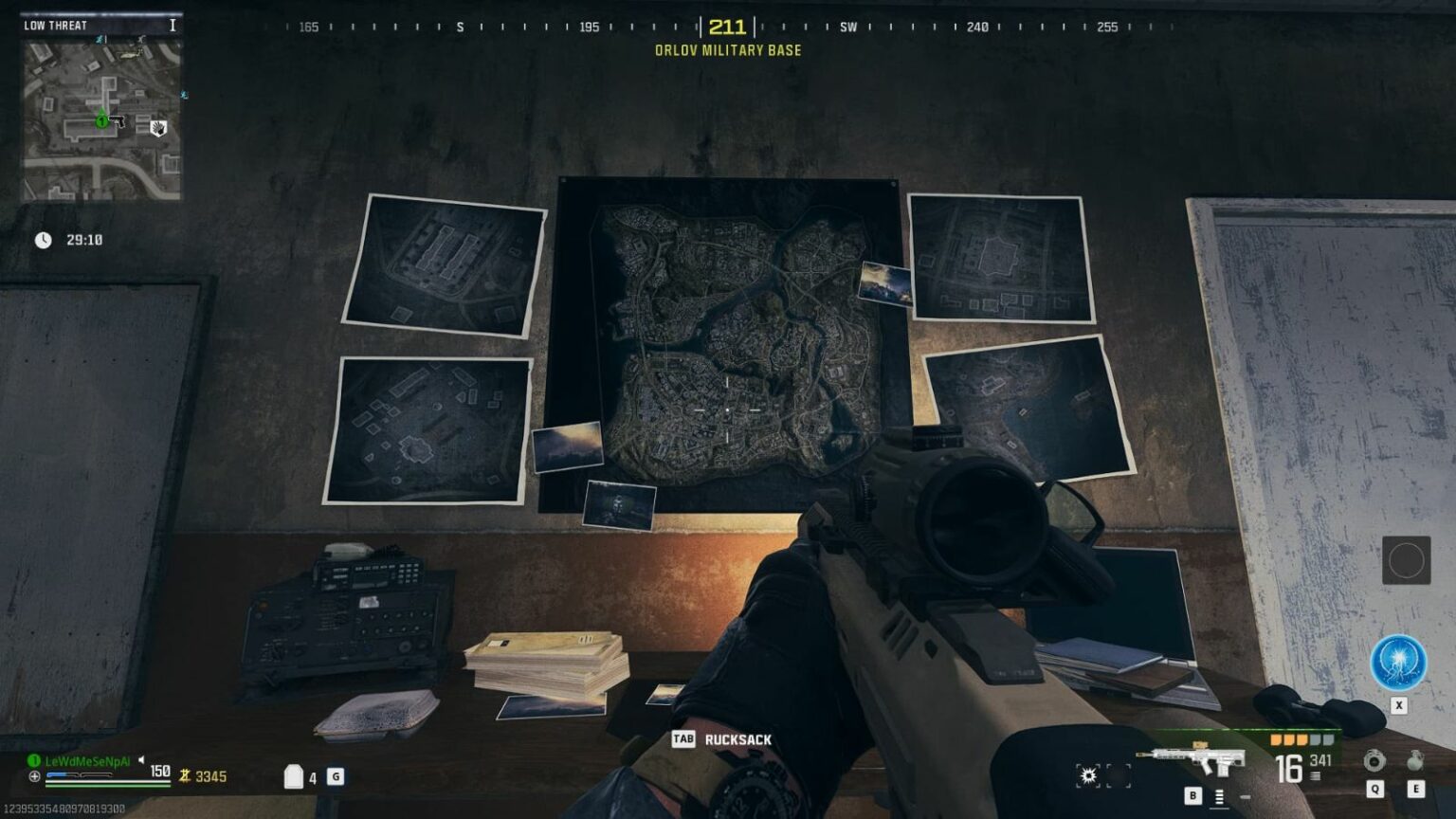Click the green health bar under the player name
The image size is (1456, 819).
pyautogui.click(x=107, y=784)
